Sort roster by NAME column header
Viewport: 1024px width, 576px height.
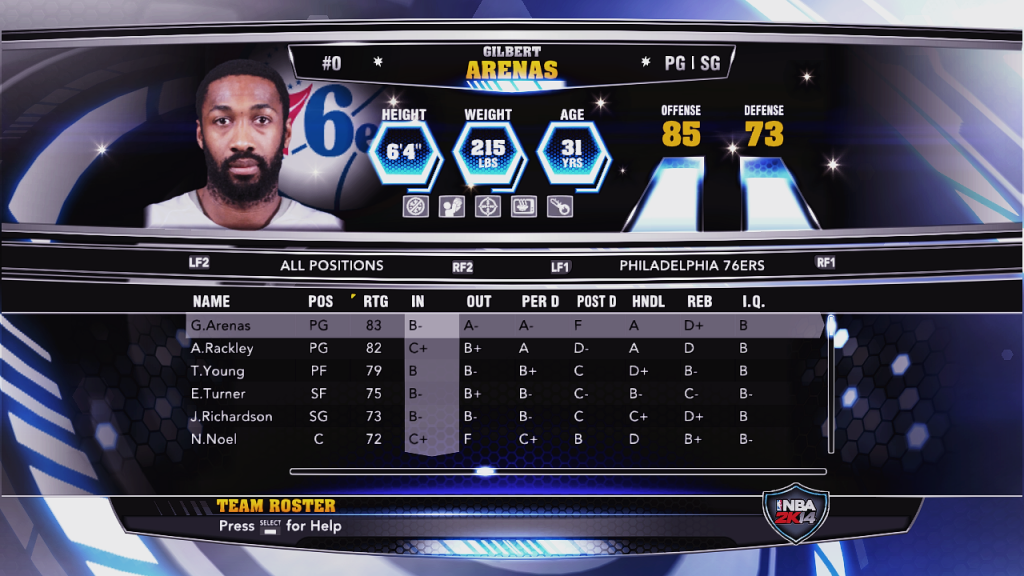pyautogui.click(x=211, y=301)
